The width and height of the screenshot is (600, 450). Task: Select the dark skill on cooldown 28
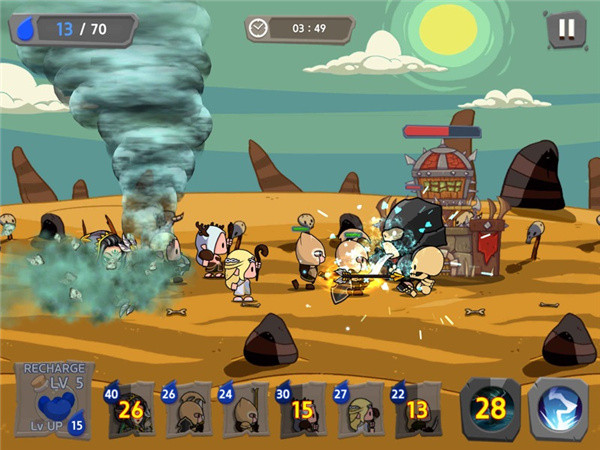coord(490,408)
